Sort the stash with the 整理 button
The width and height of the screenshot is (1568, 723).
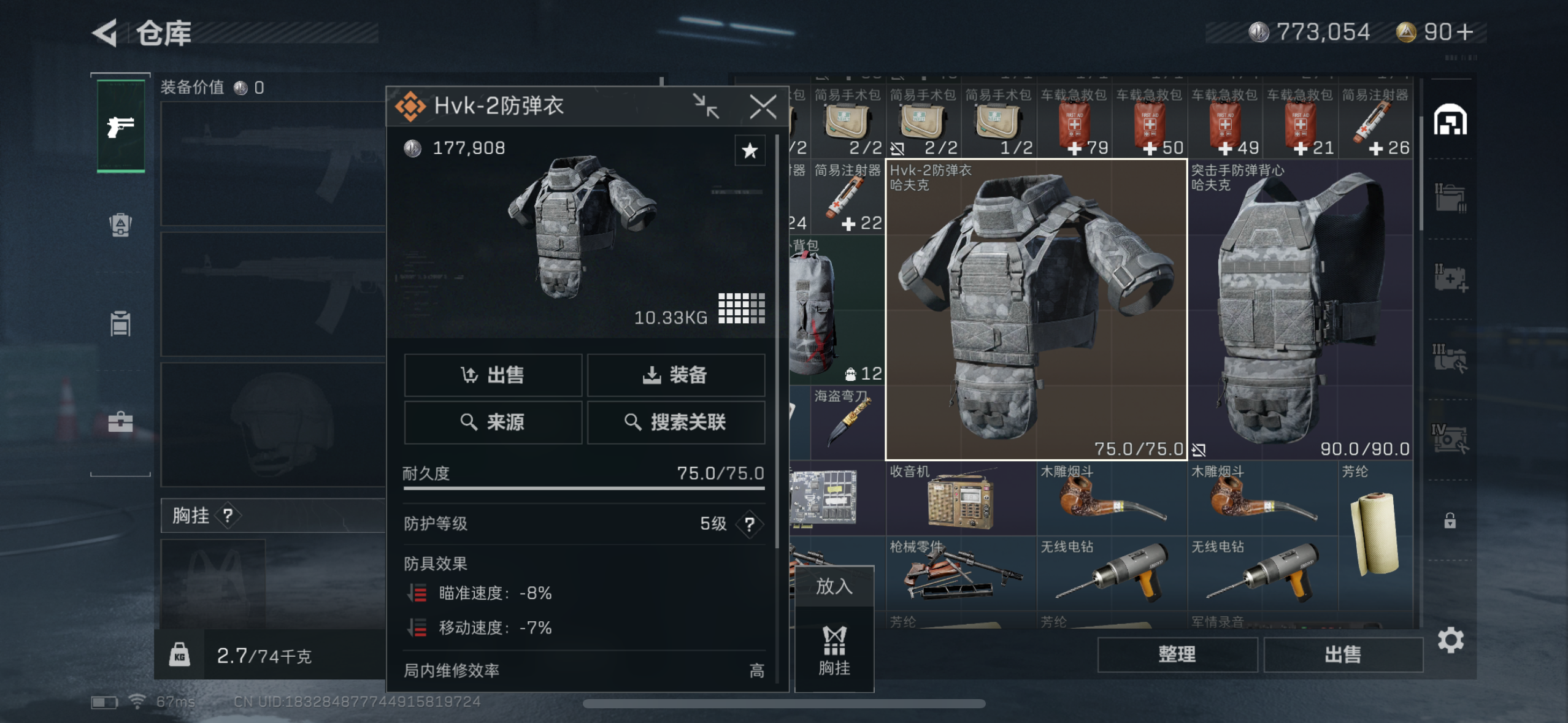pos(1177,654)
